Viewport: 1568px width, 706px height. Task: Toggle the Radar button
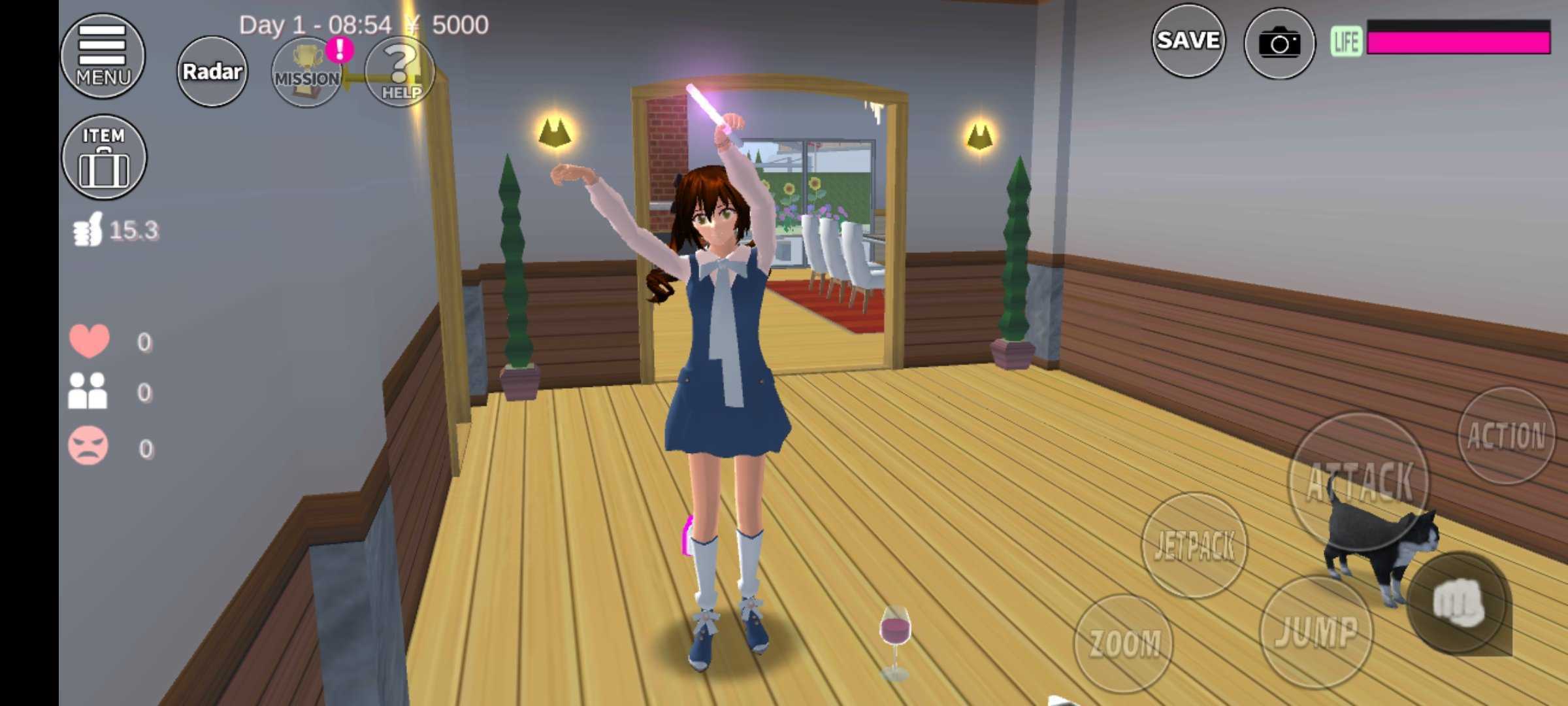point(212,71)
